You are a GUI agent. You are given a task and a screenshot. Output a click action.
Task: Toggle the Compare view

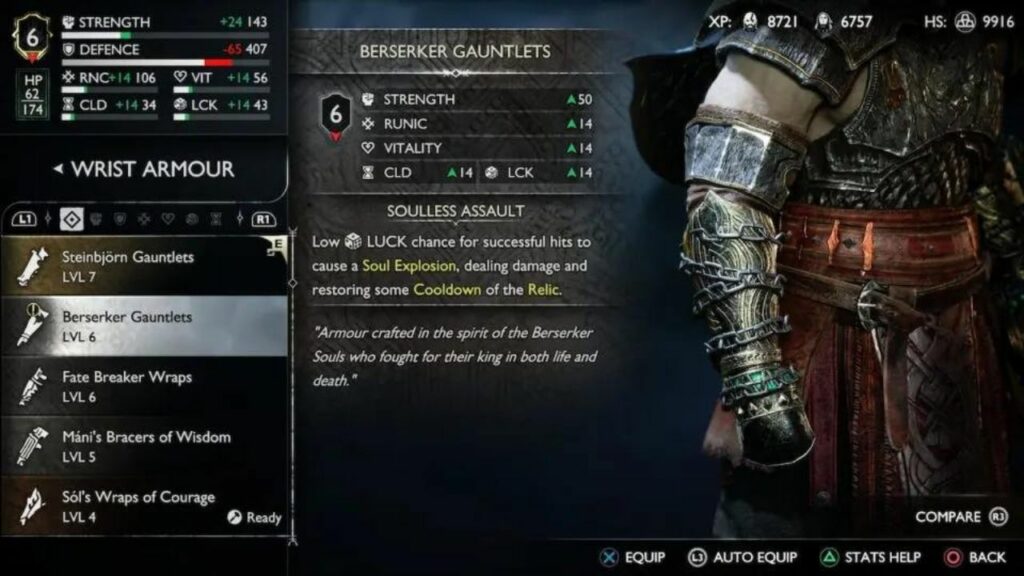pyautogui.click(x=958, y=517)
